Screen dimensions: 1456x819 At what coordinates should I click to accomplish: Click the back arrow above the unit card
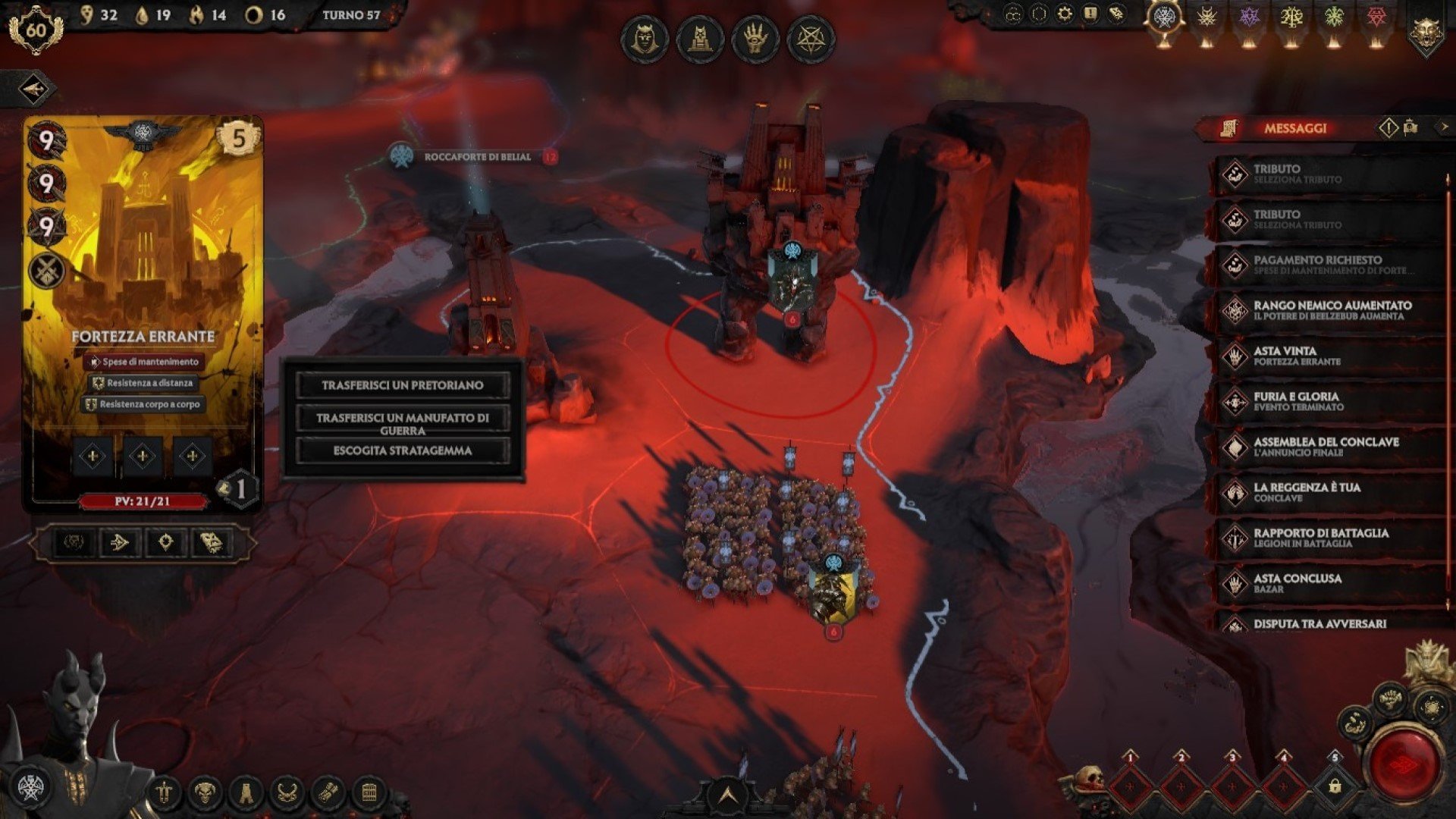[x=34, y=89]
